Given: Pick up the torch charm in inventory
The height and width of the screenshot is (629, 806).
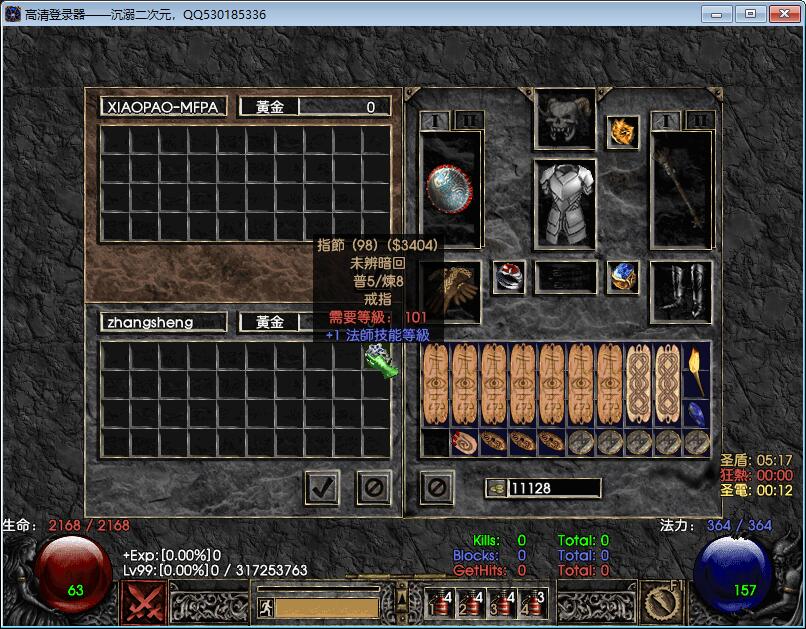Looking at the screenshot, I should pos(696,370).
